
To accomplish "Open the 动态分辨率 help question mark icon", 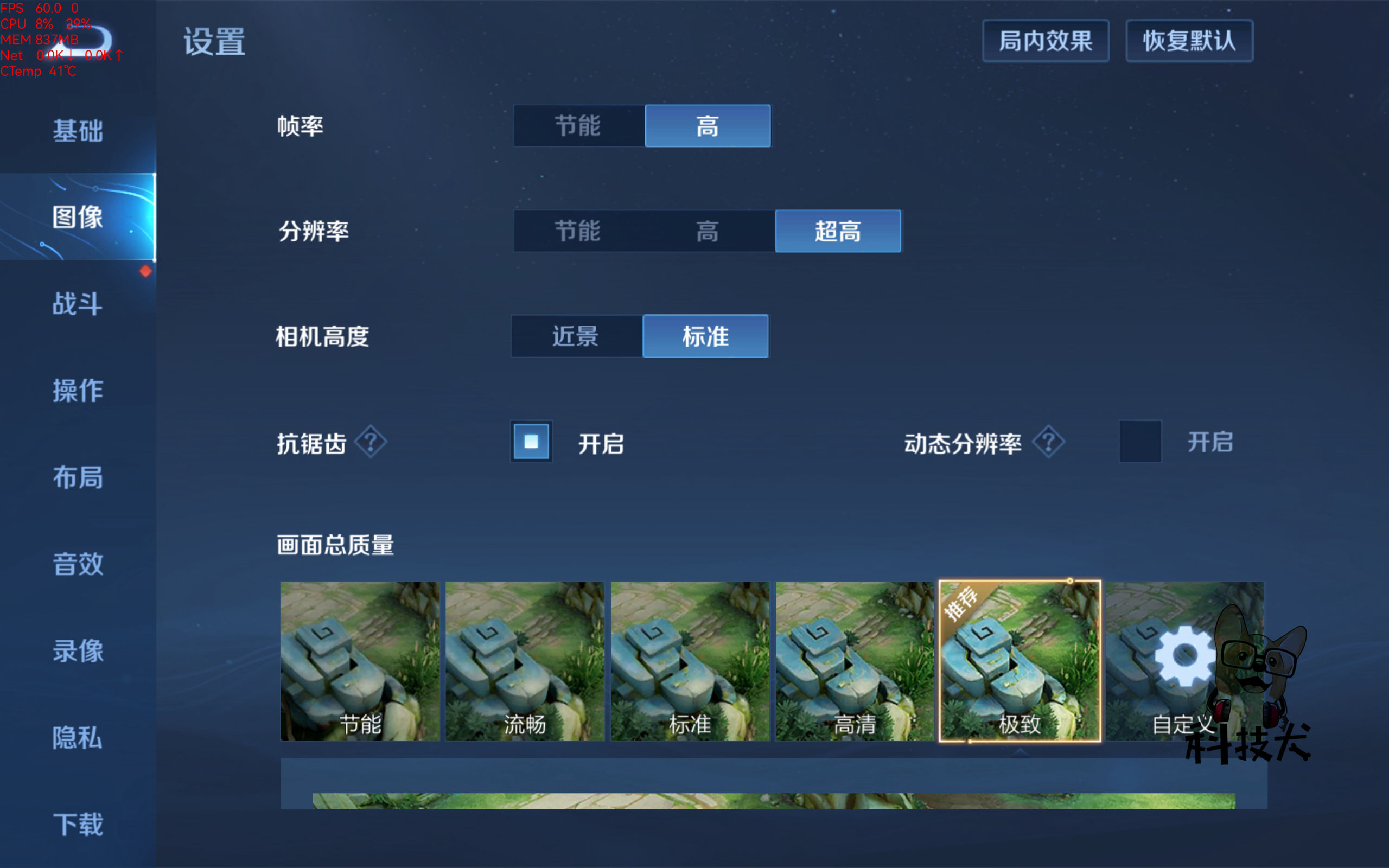I will pyautogui.click(x=1048, y=441).
